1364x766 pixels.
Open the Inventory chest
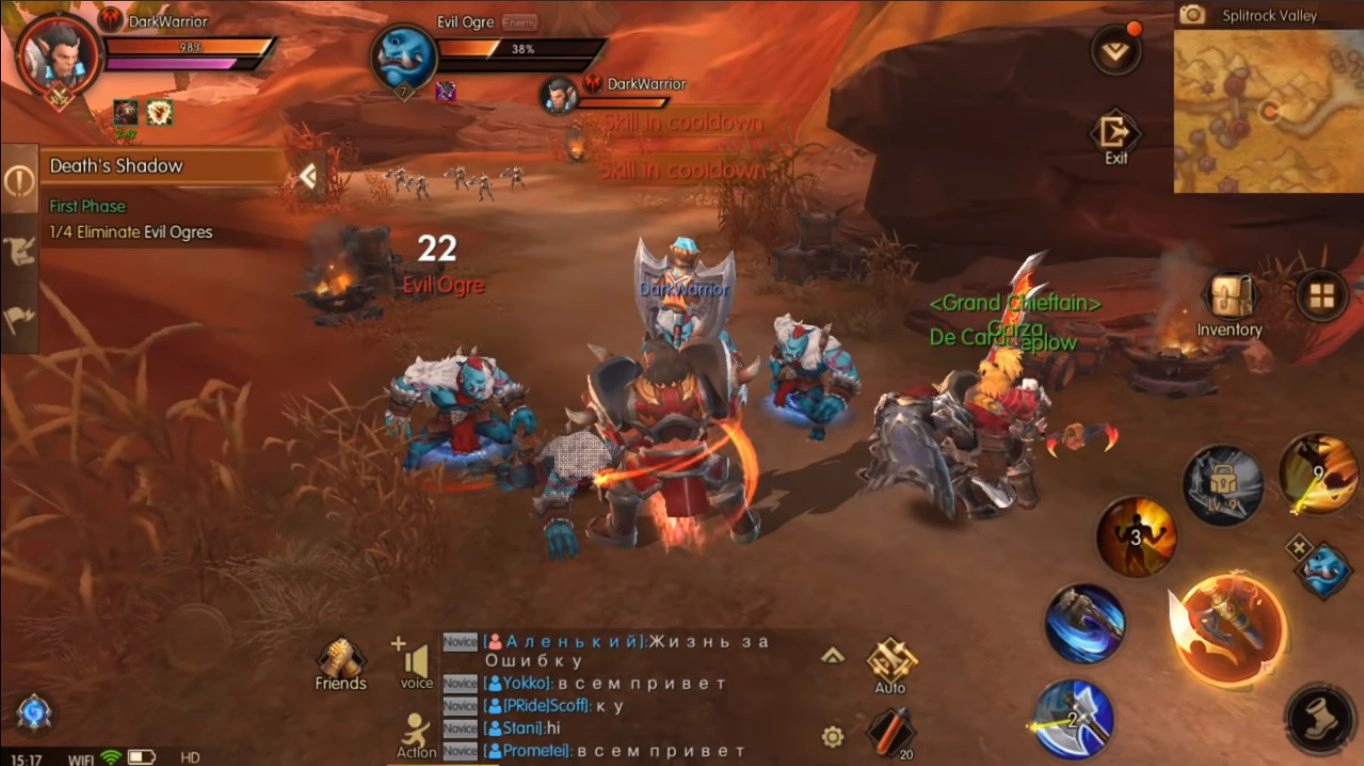[1229, 298]
